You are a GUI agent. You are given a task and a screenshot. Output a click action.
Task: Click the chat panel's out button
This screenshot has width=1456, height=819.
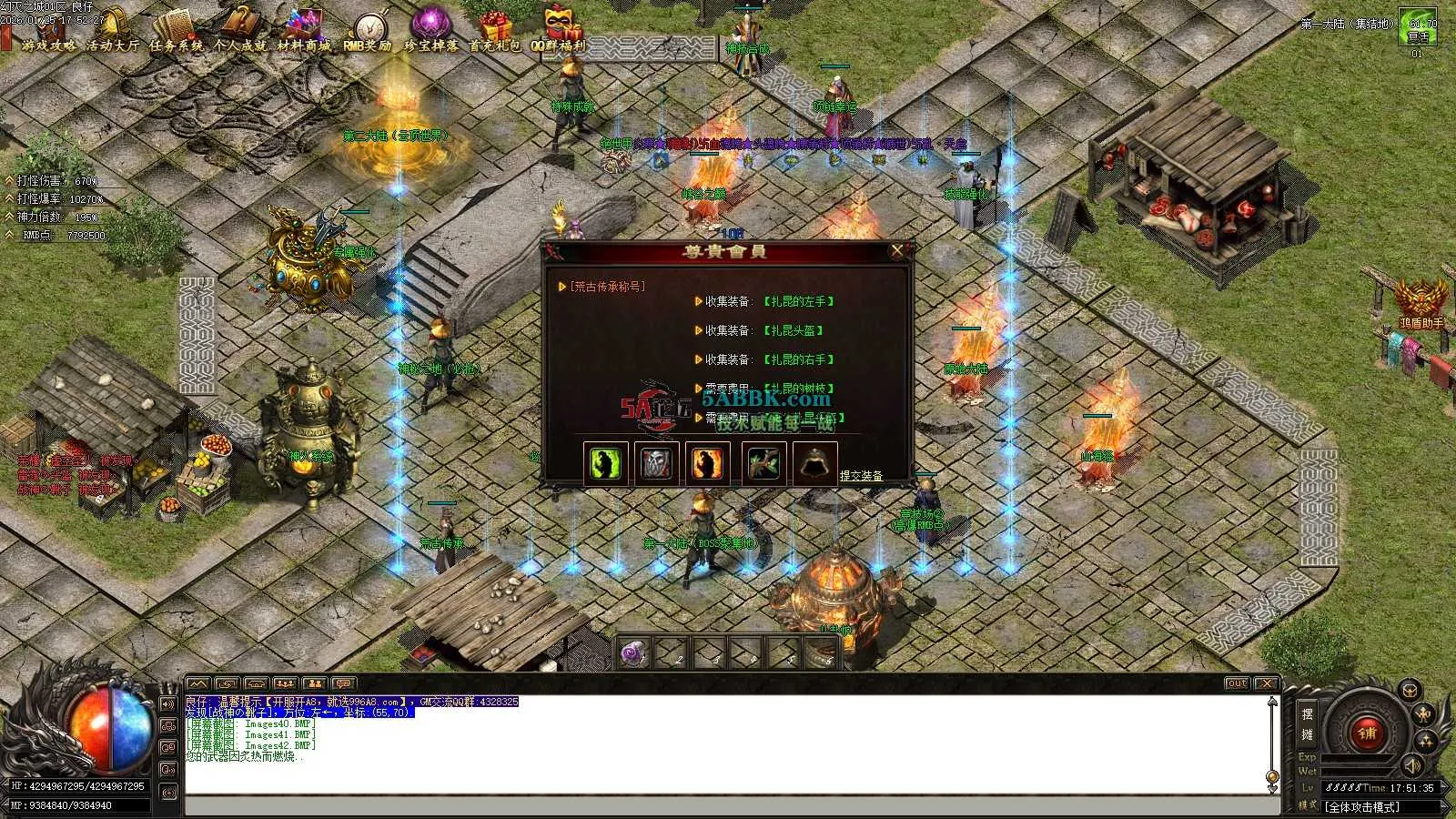(1237, 683)
